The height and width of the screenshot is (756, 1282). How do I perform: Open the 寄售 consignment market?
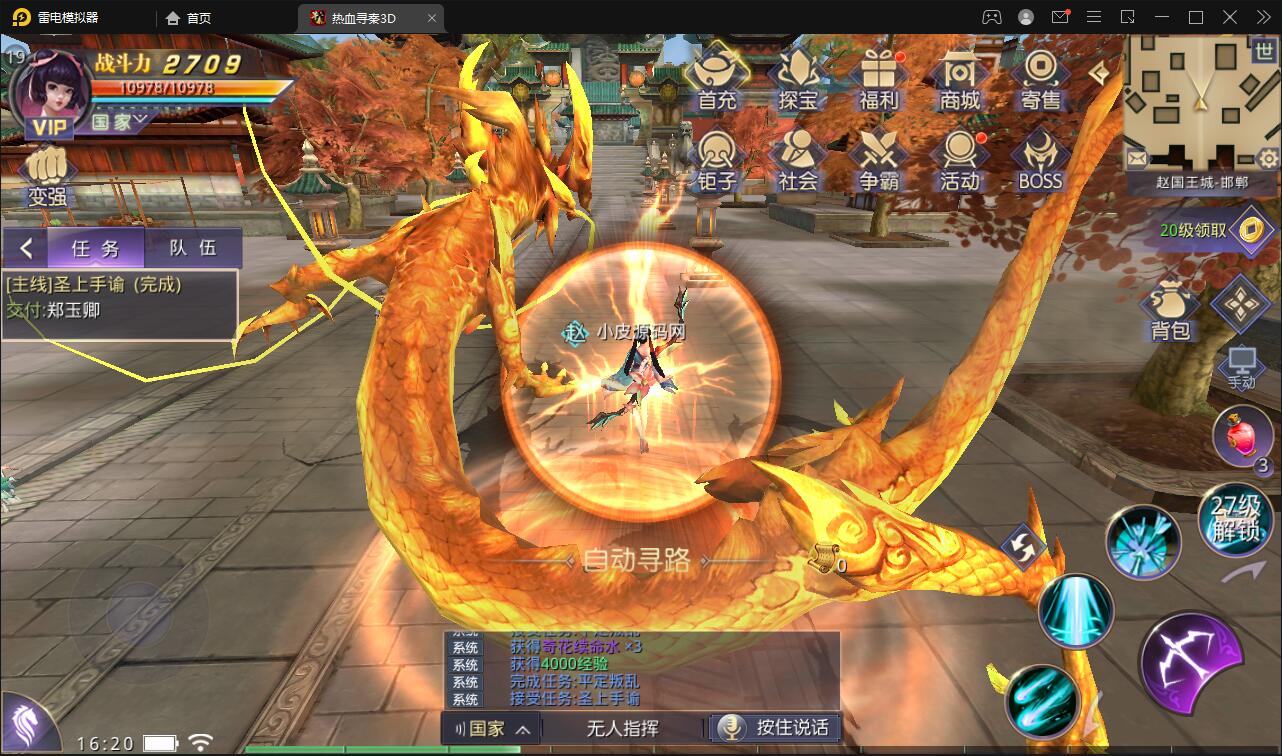1040,79
